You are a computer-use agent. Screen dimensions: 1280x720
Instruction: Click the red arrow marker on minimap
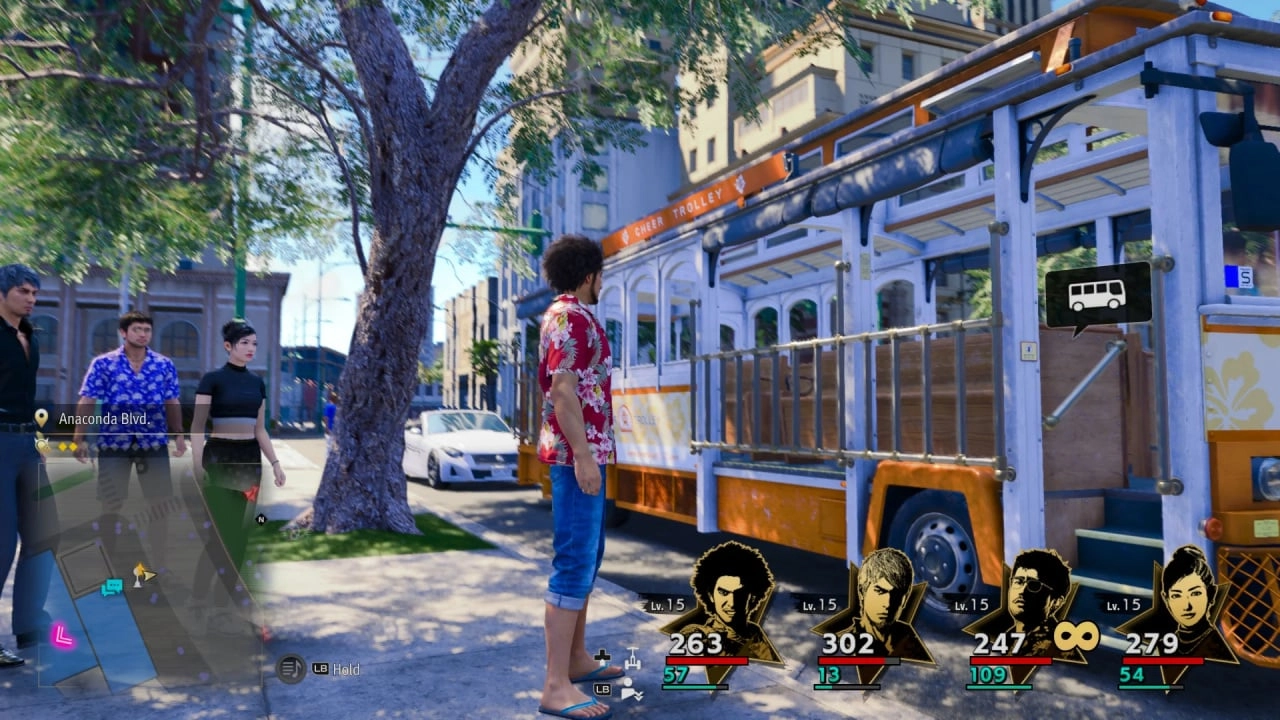250,493
